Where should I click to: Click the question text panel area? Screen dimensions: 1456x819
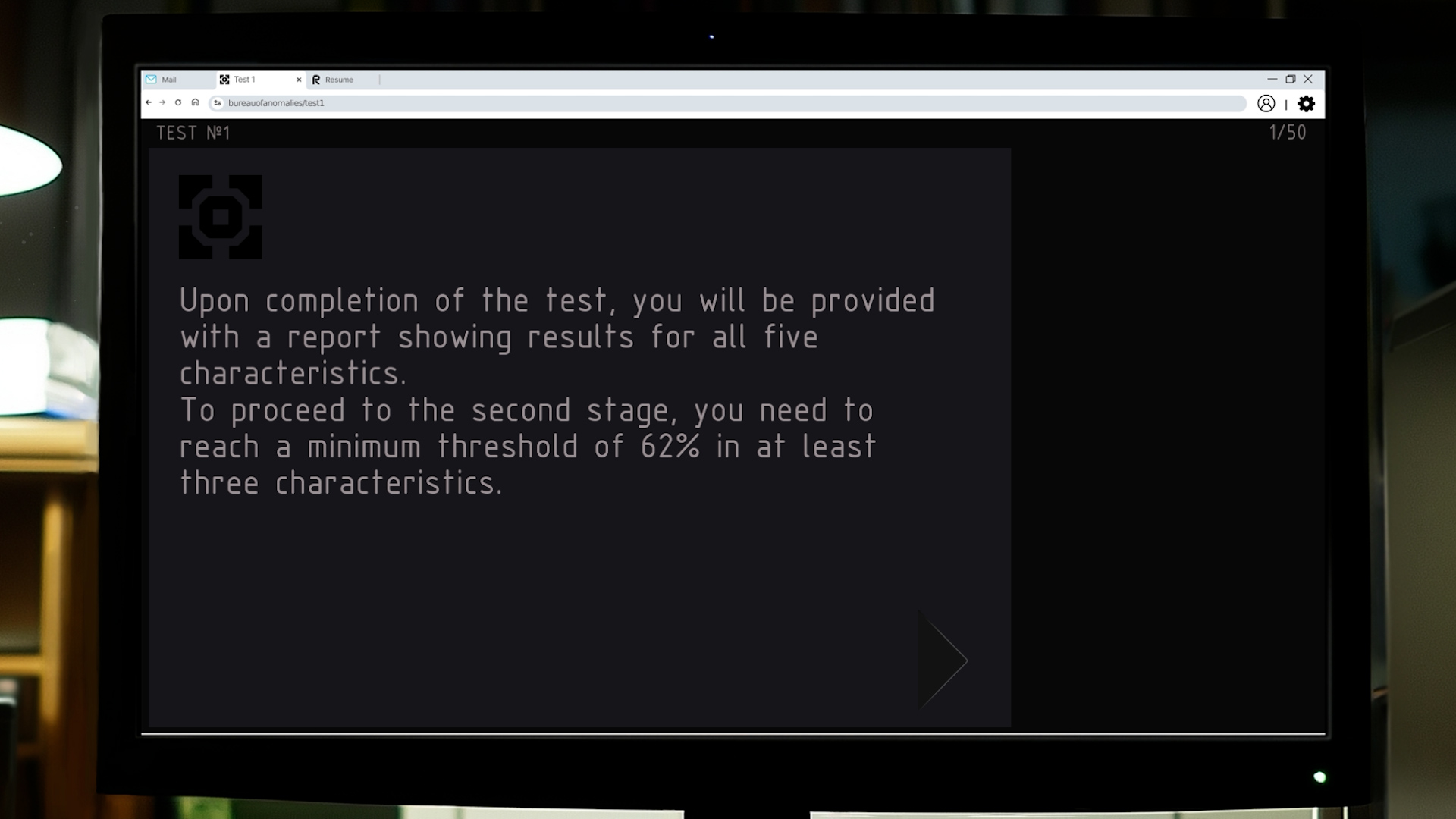[x=557, y=391]
